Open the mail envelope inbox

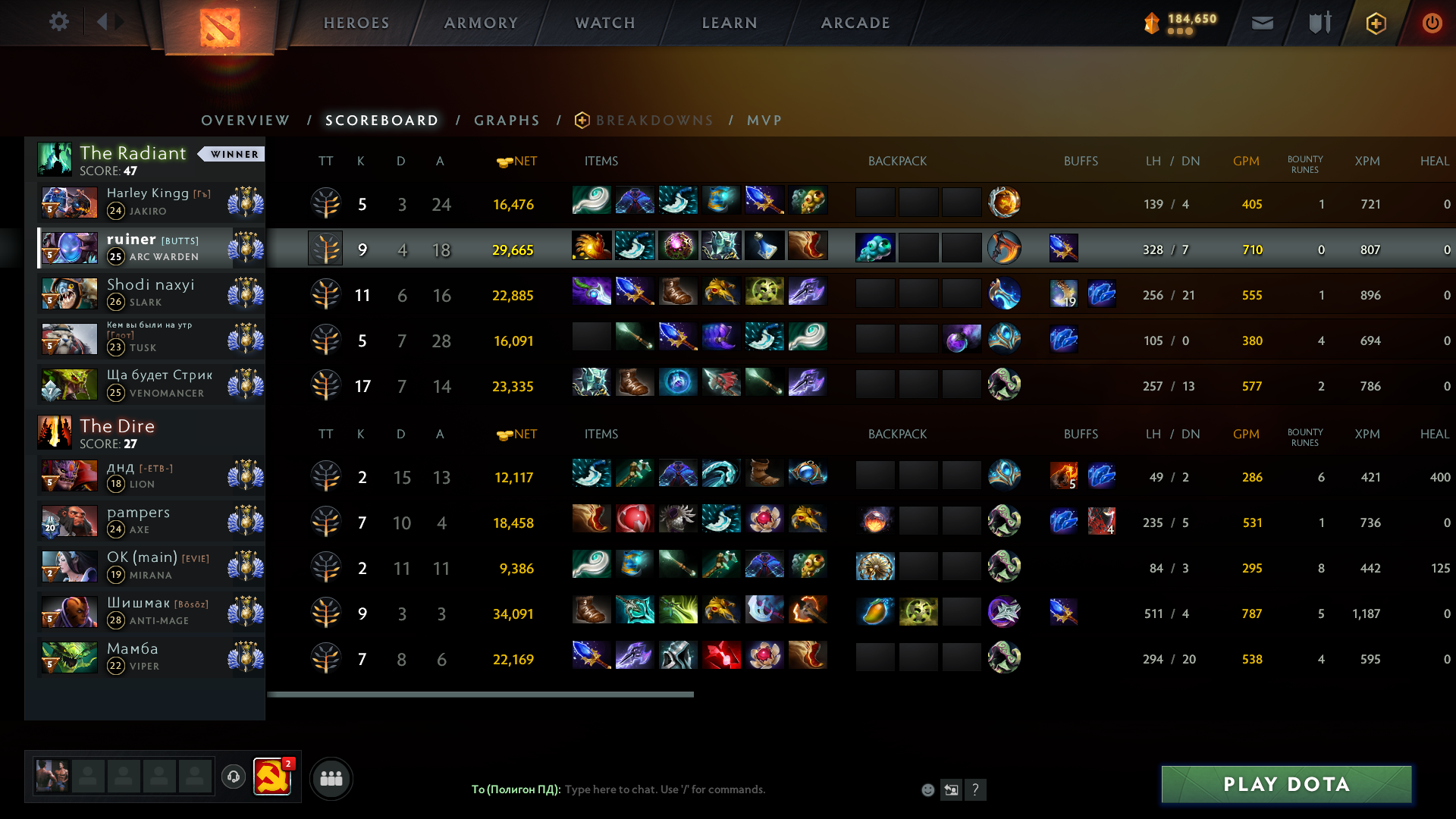1263,24
